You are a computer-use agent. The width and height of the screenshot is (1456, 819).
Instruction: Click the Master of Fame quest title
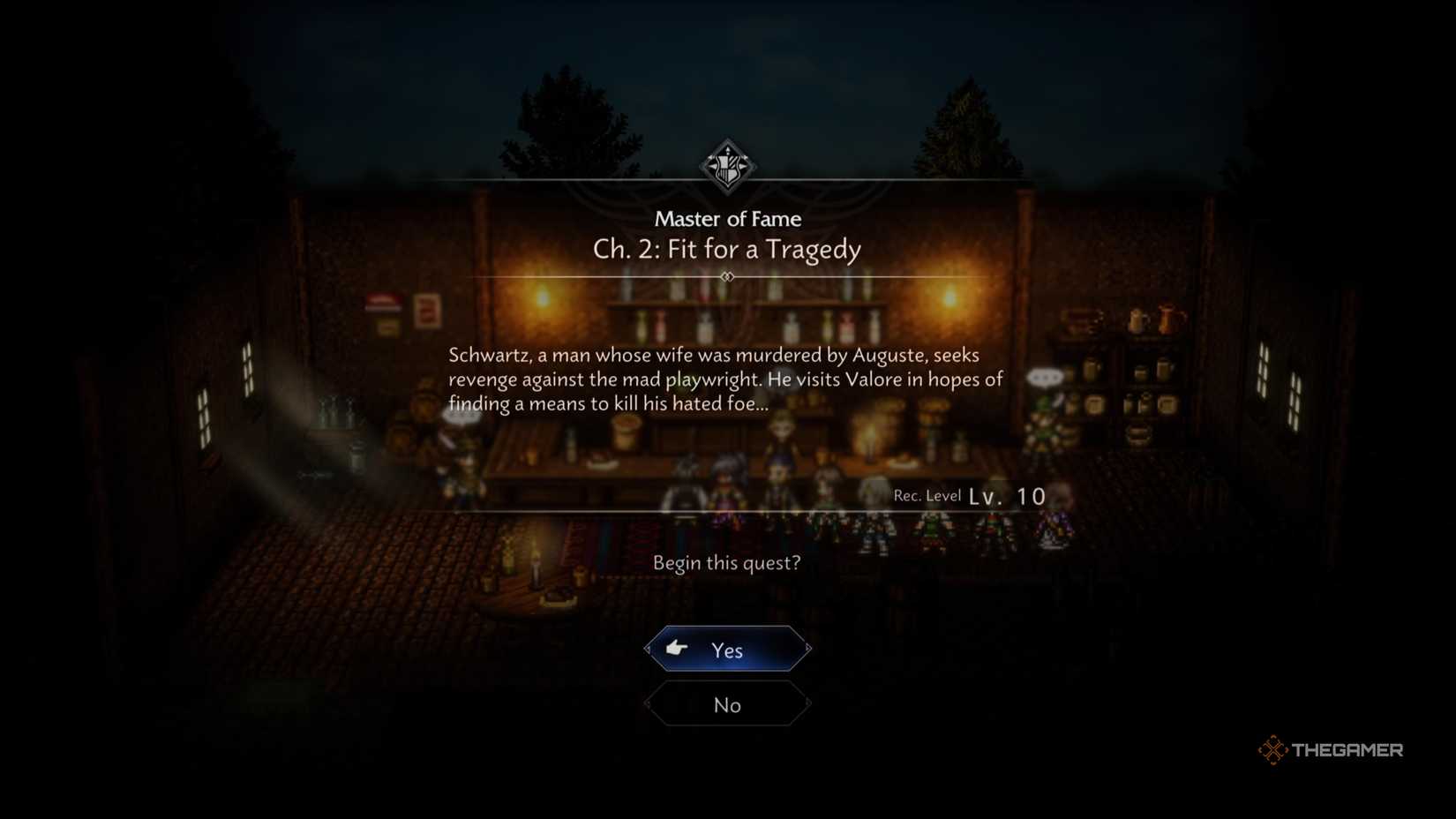coord(727,219)
